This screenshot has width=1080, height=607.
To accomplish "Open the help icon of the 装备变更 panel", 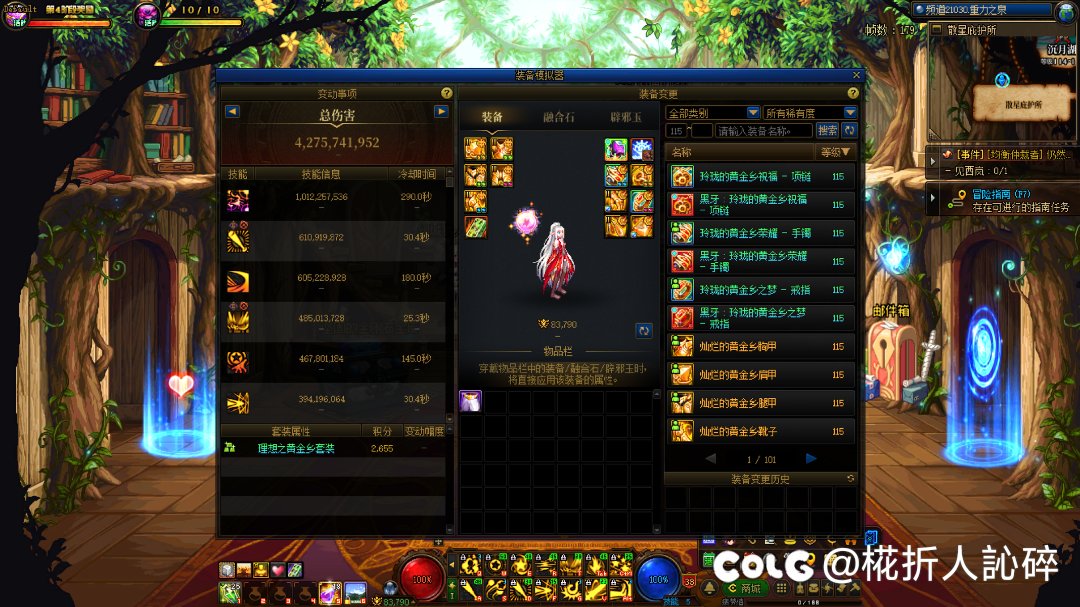I will 853,93.
